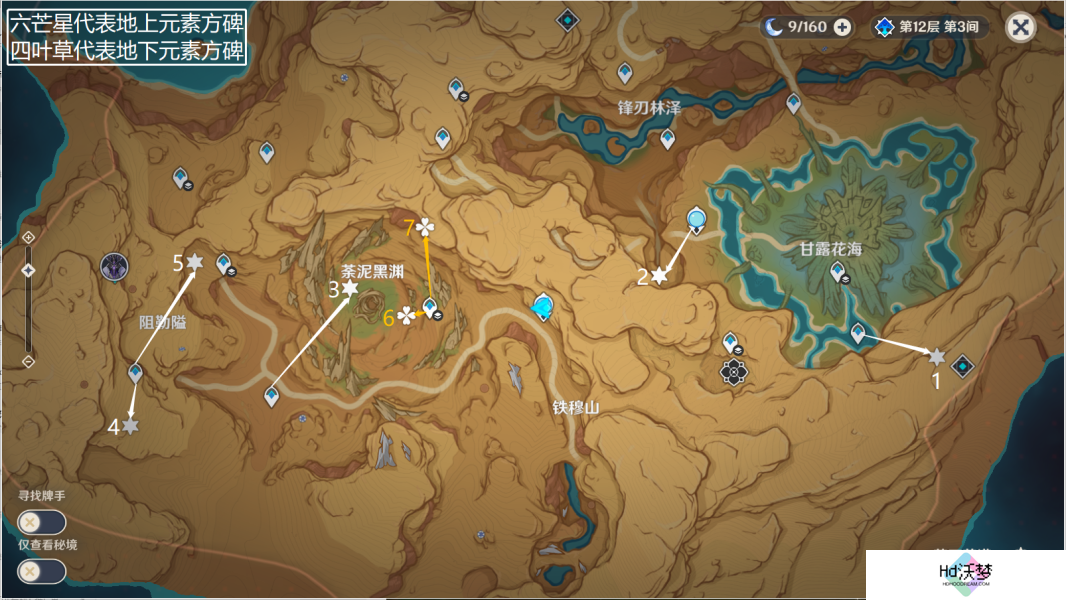Image resolution: width=1066 pixels, height=600 pixels.
Task: Choose the waypoint between stars 4 and 5
Action: pos(135,374)
